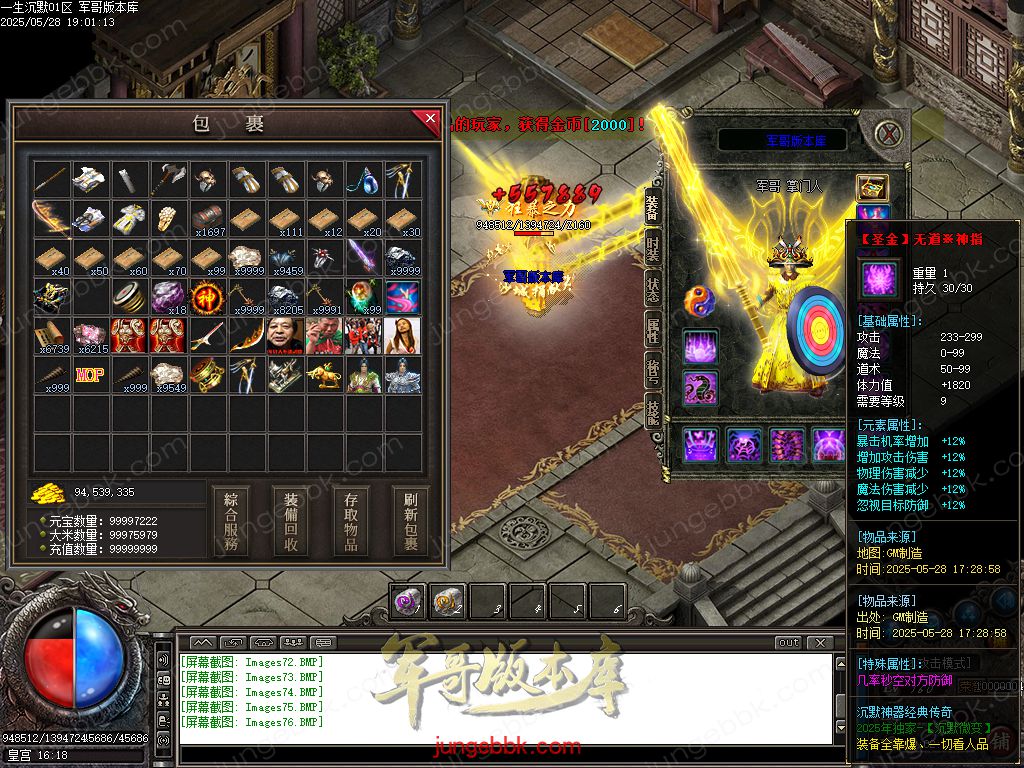This screenshot has height=768, width=1024.
Task: Open 存取物品 storage button
Action: pyautogui.click(x=351, y=520)
